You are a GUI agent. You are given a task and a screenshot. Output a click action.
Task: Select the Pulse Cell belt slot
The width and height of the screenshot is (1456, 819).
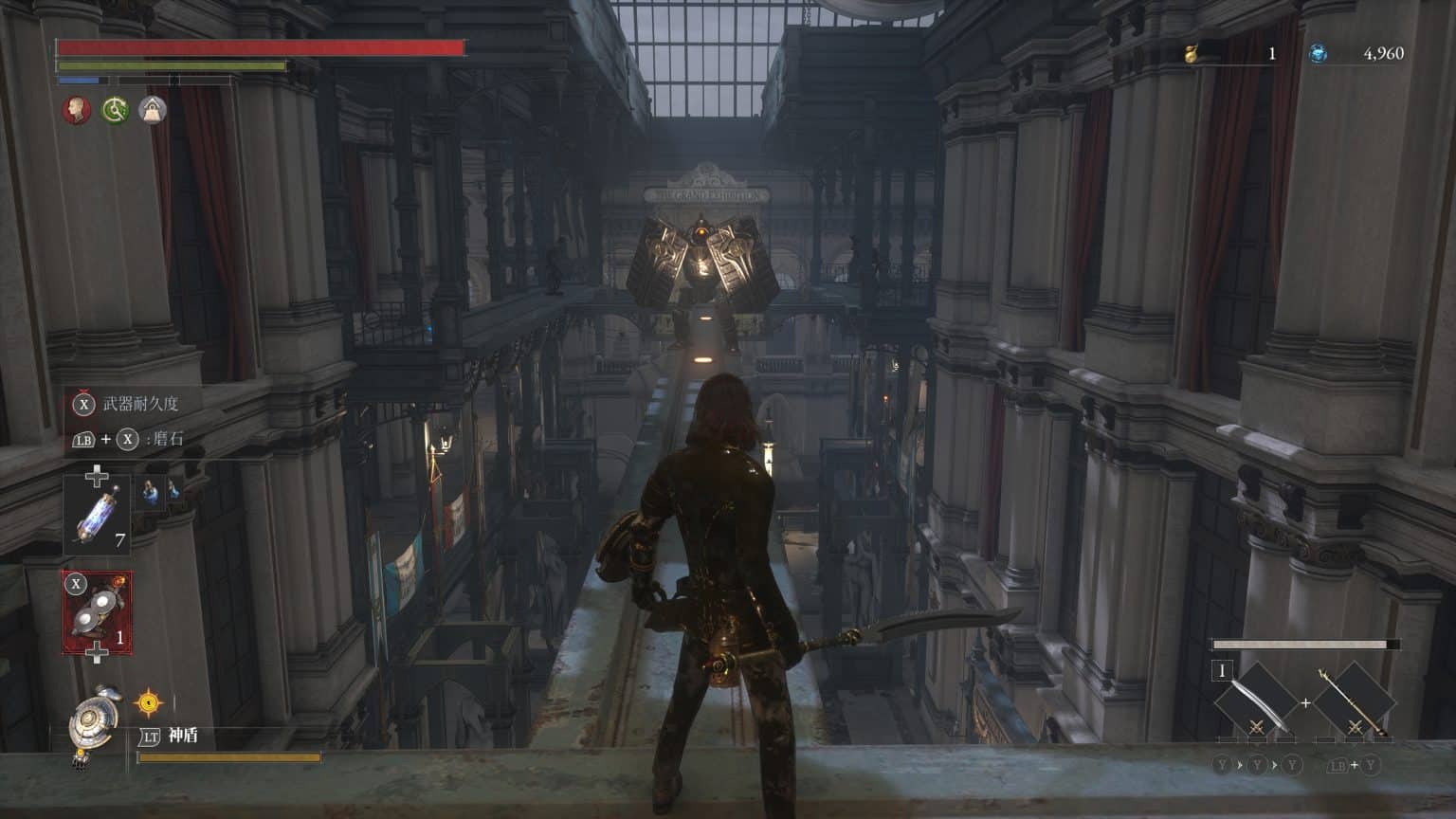click(98, 516)
